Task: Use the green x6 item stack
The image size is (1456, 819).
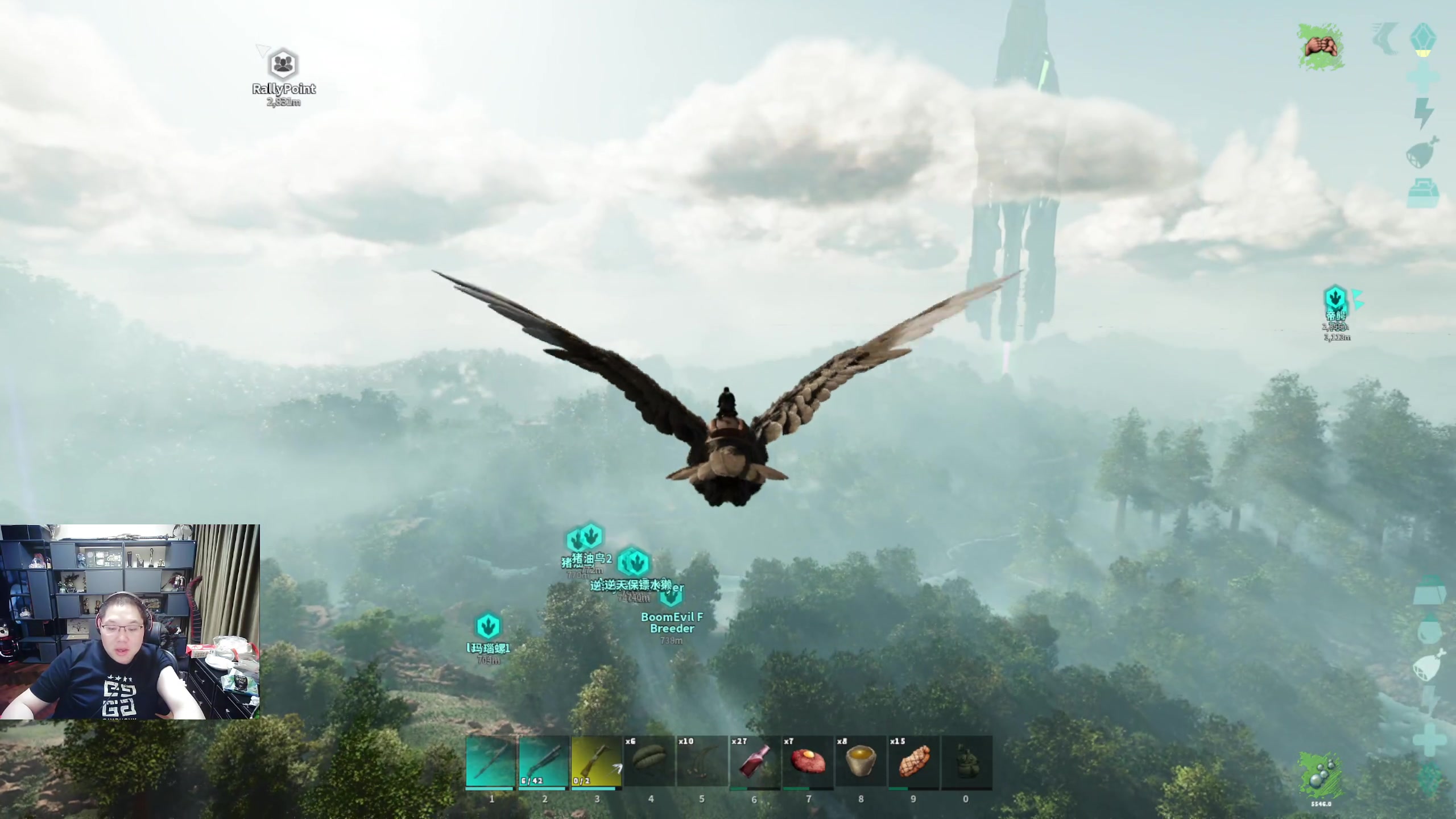Action: [x=649, y=762]
